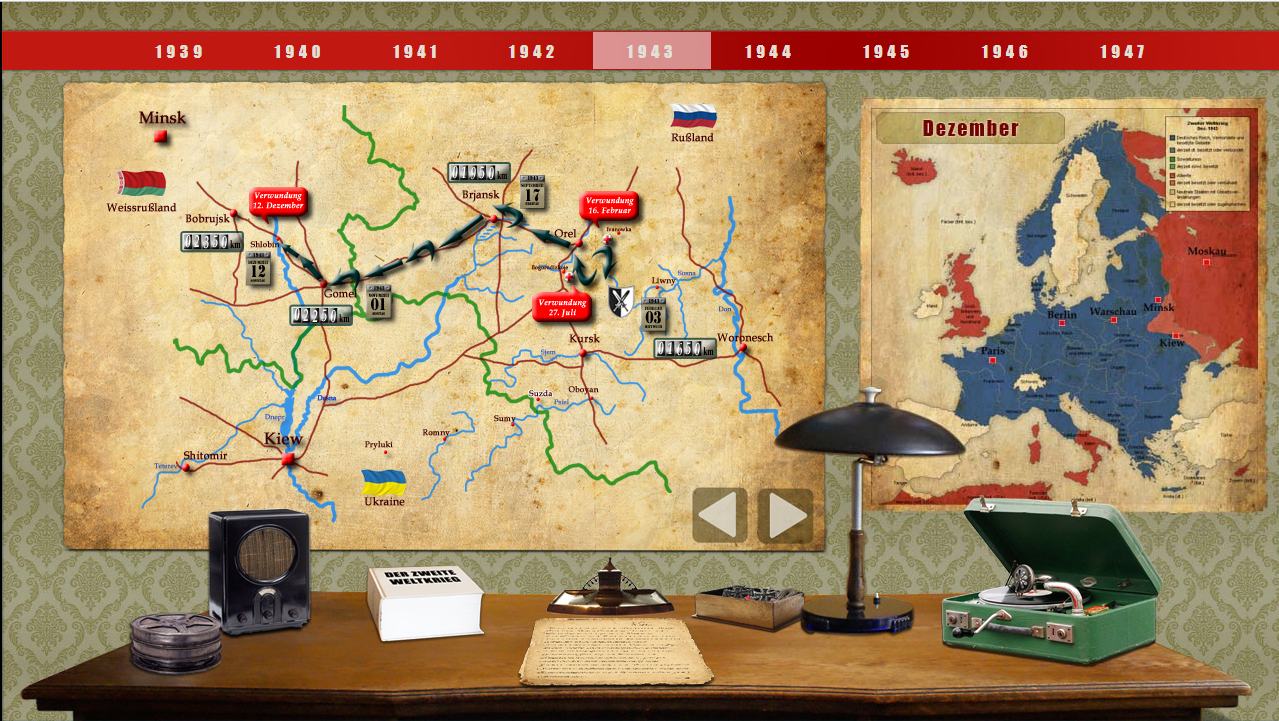Open the 1941 timeline tab
Image resolution: width=1279 pixels, height=721 pixels.
point(415,52)
